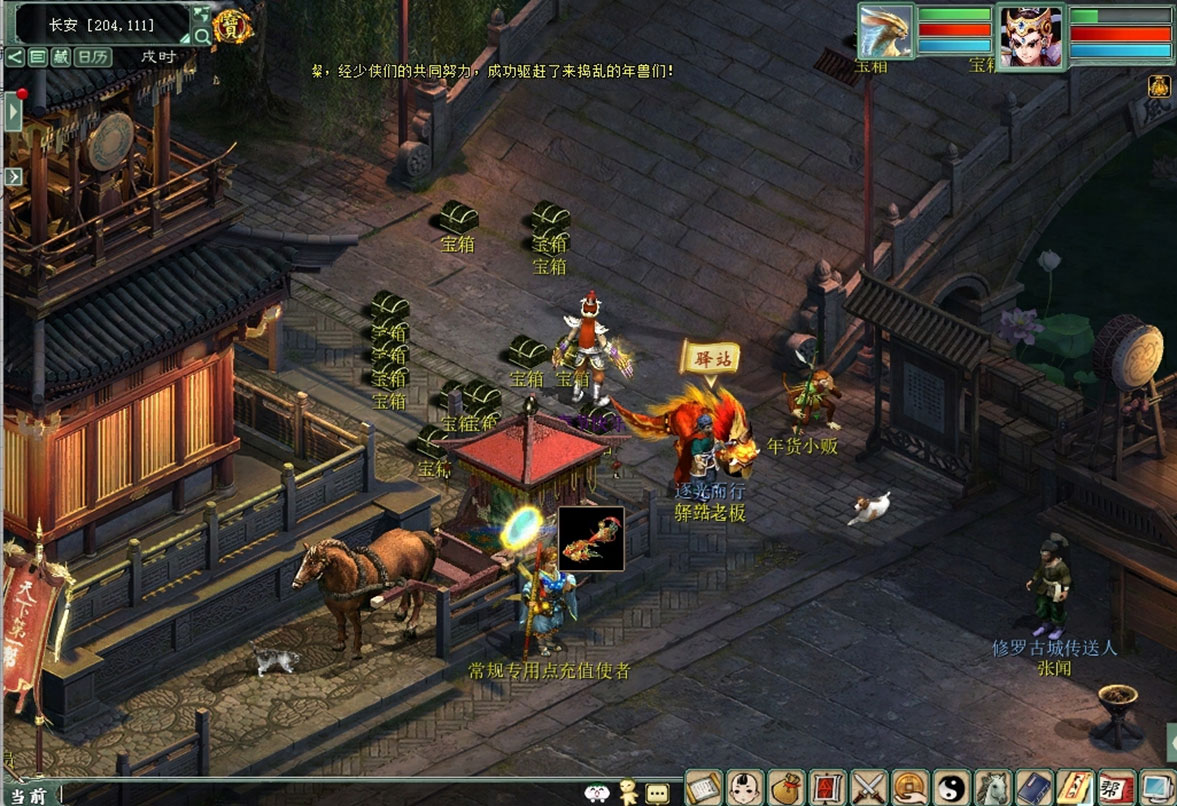Click the share icon under location bar

(x=15, y=57)
